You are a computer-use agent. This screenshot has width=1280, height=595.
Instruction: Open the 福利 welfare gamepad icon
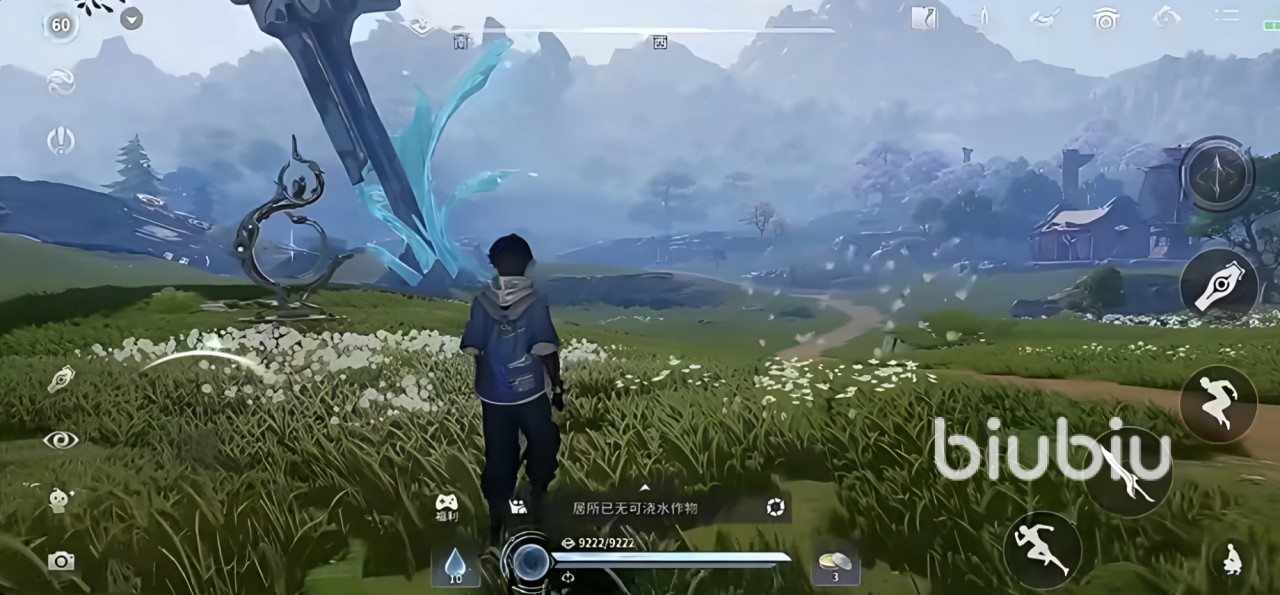coord(446,506)
